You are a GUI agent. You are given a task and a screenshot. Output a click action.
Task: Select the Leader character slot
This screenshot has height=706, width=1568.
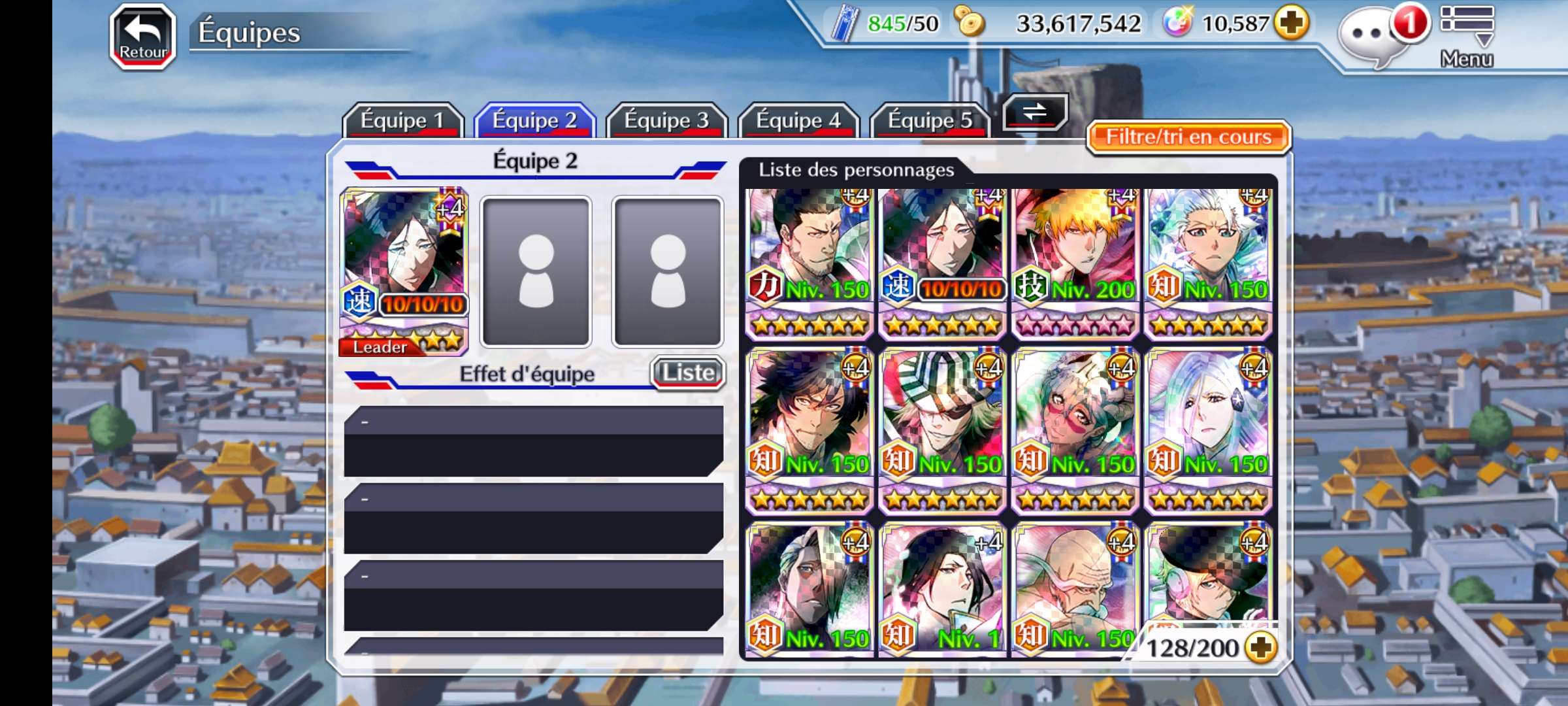click(404, 271)
